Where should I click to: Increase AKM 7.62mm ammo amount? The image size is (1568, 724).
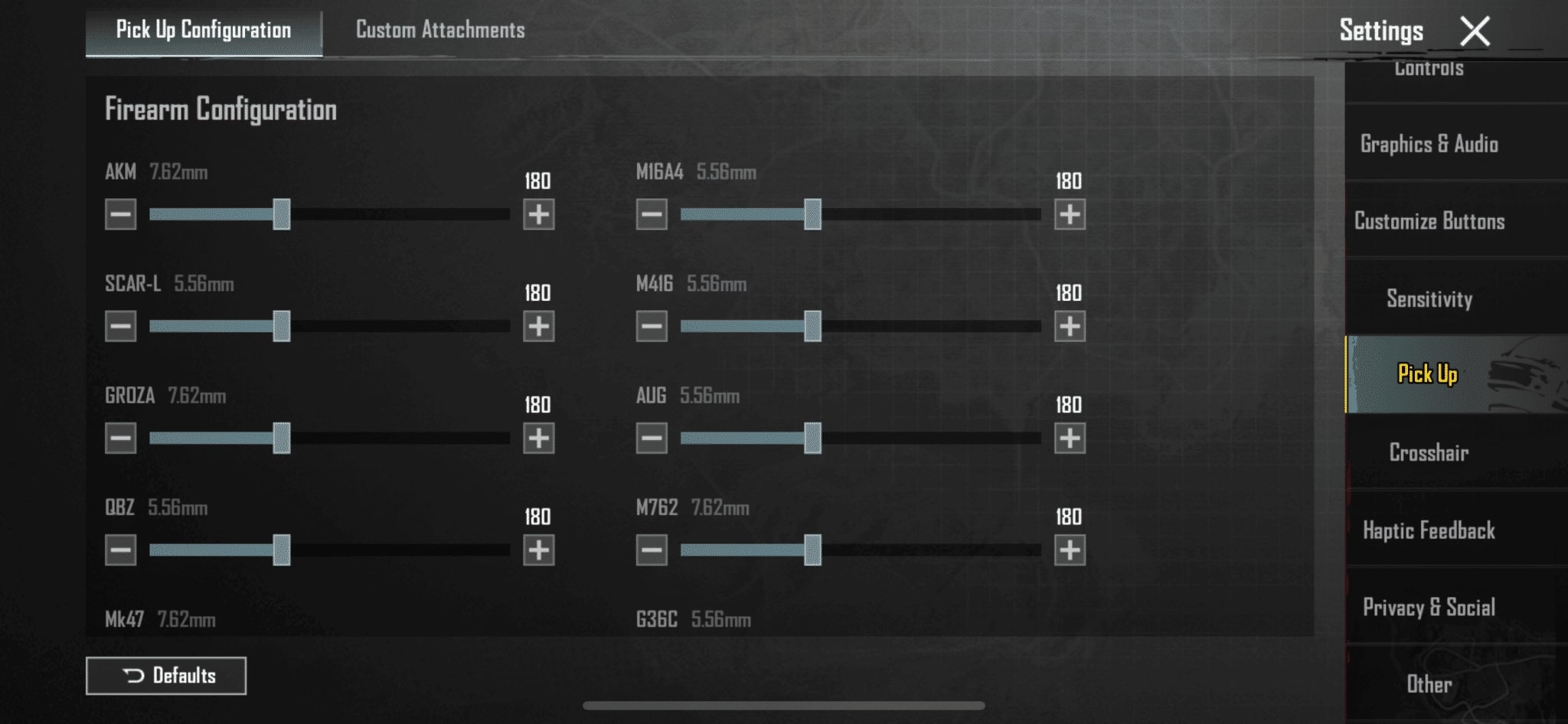(x=539, y=214)
